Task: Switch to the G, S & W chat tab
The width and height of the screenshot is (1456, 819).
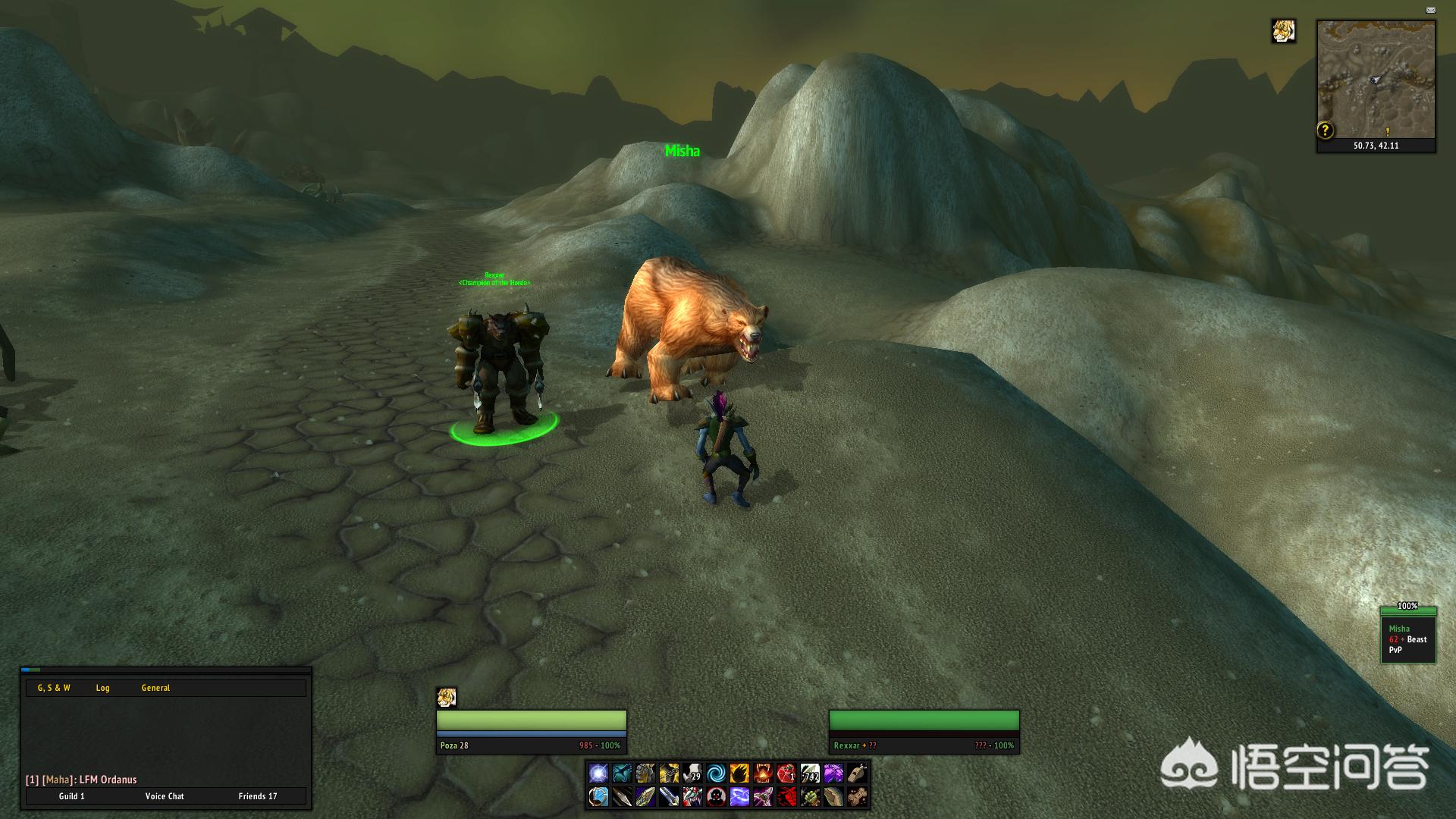Action: click(54, 688)
